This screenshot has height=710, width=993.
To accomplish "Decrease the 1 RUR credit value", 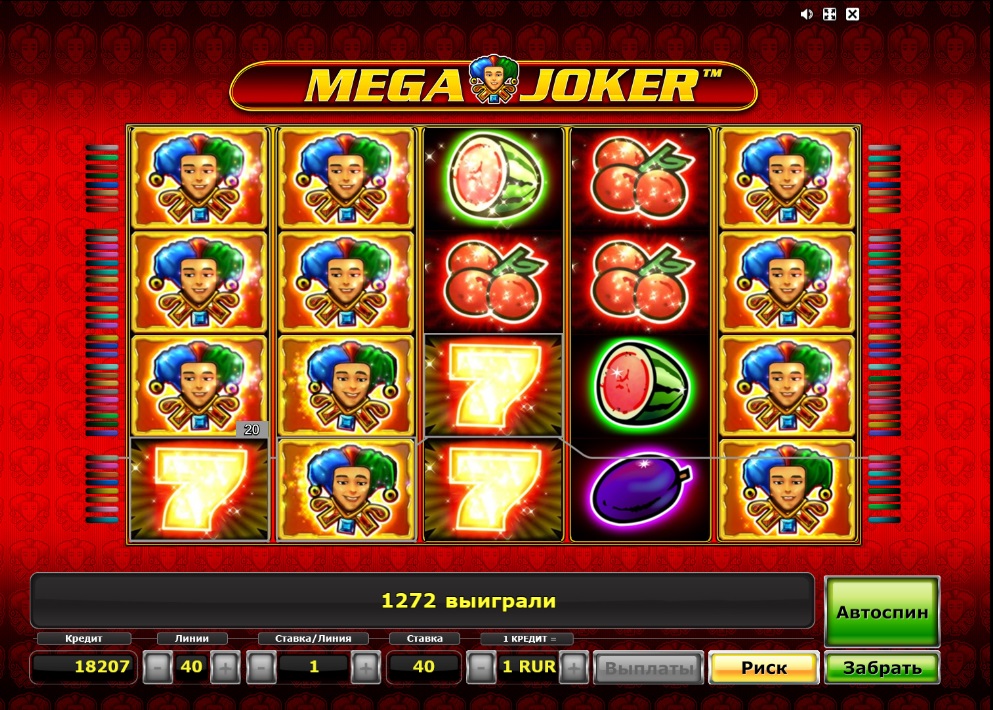I will pyautogui.click(x=481, y=667).
